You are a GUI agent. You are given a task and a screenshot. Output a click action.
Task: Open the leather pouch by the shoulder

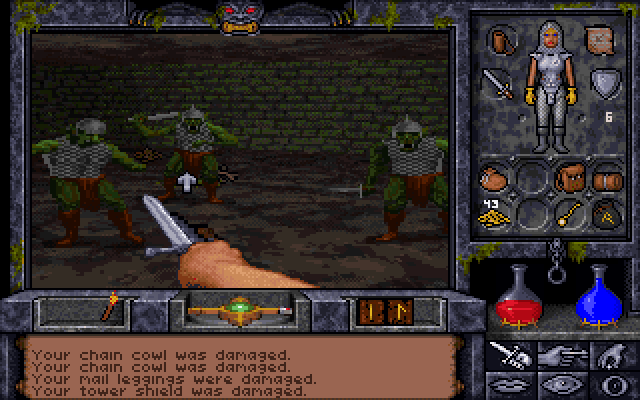498,39
